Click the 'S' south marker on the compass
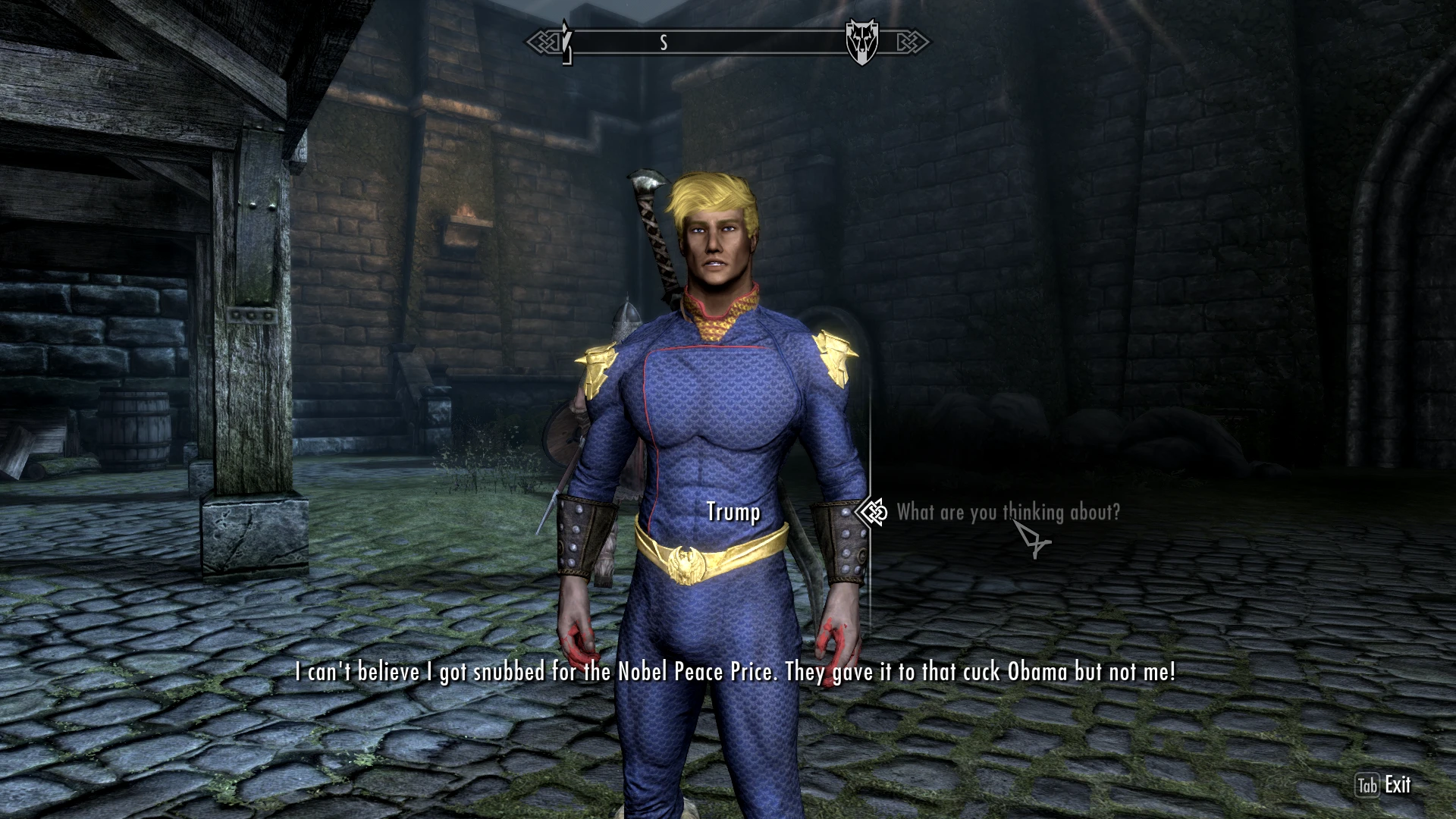Image resolution: width=1456 pixels, height=819 pixels. 665,42
